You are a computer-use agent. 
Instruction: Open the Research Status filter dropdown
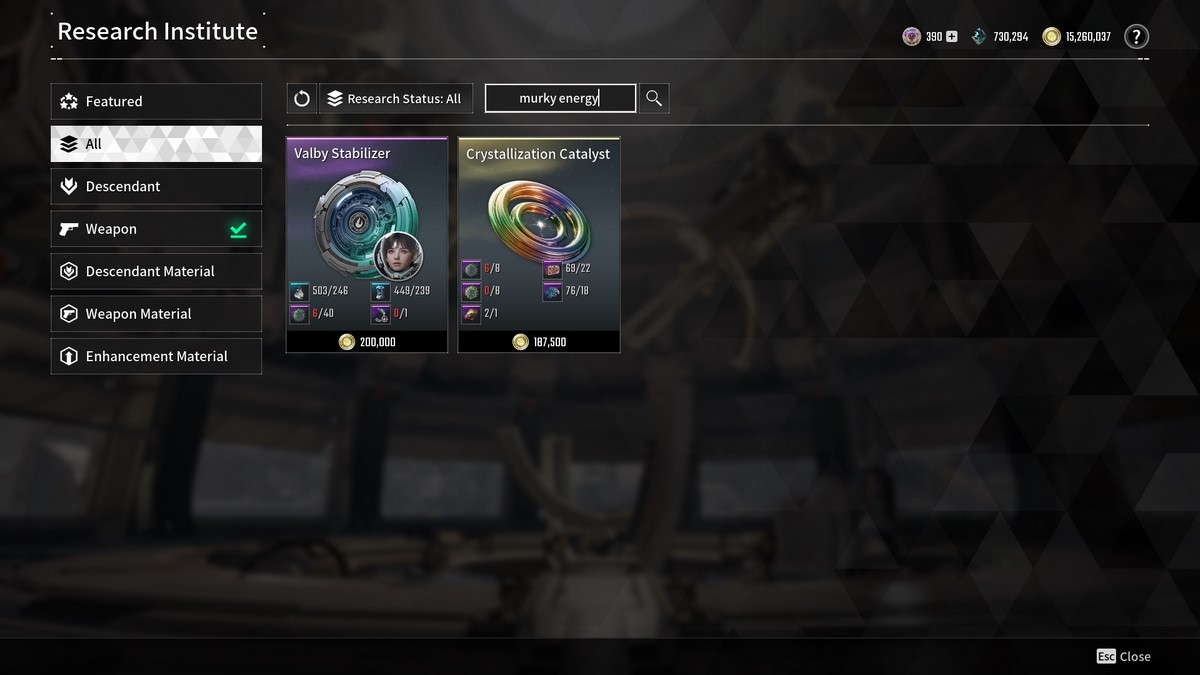(395, 98)
